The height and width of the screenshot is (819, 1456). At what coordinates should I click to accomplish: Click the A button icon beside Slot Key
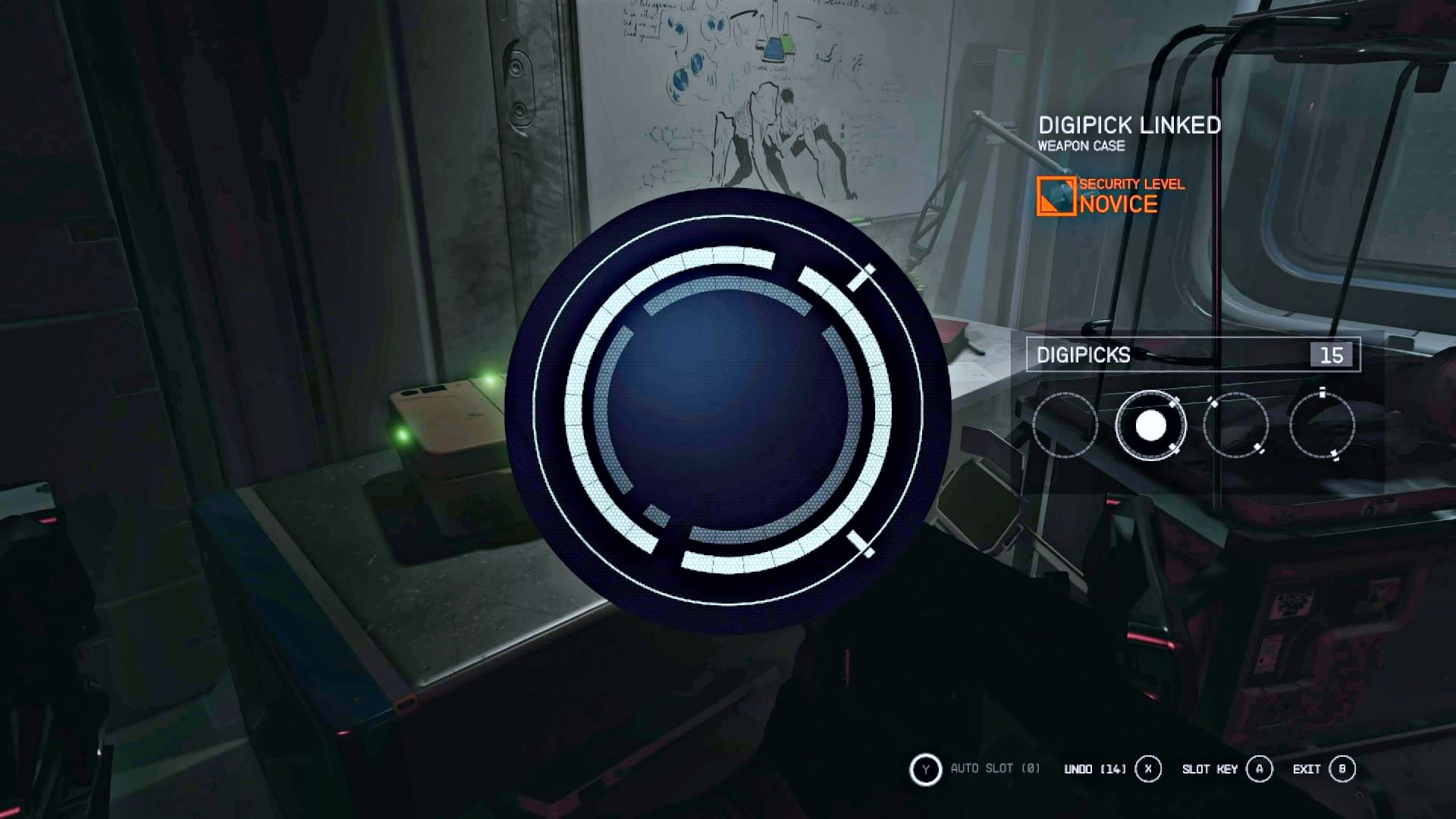coord(1260,768)
